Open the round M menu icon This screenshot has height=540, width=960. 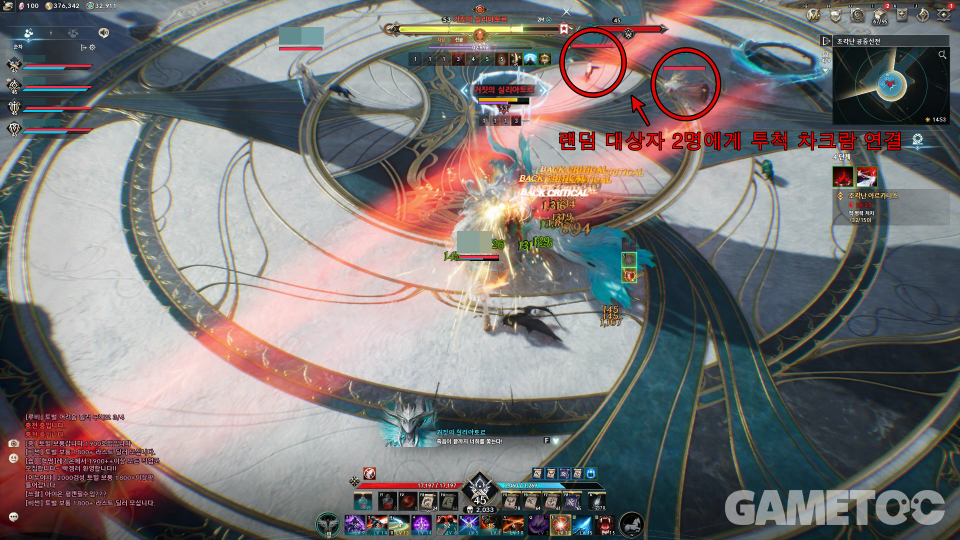[814, 14]
